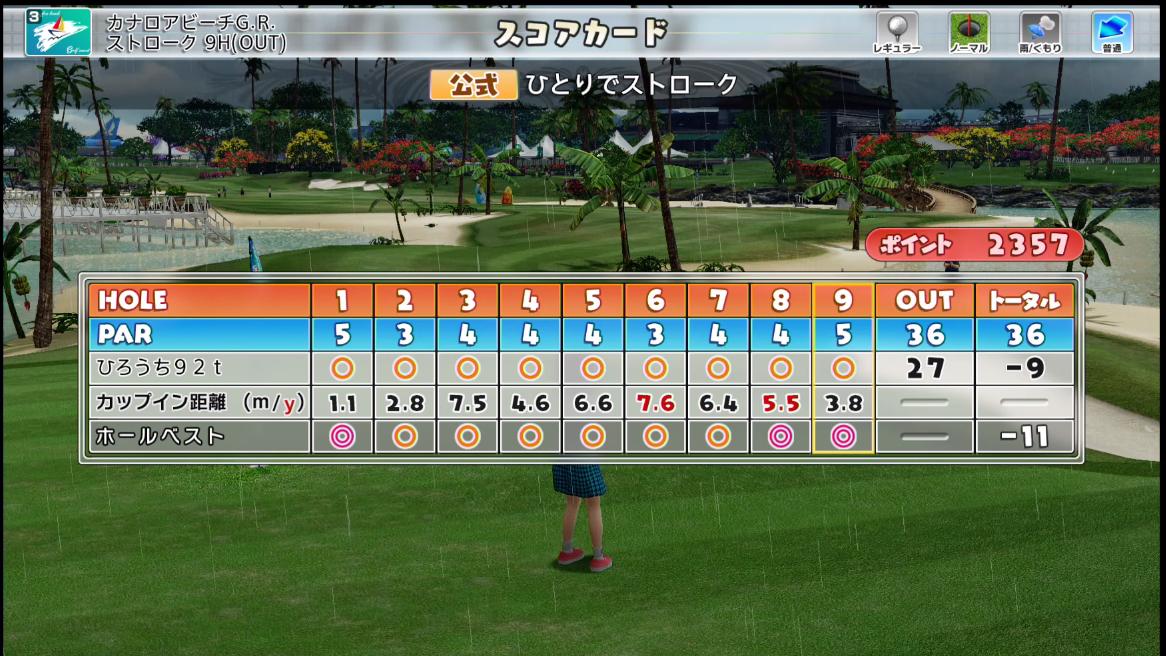Select hole 6 column in the scorecard
The width and height of the screenshot is (1166, 656).
655,300
